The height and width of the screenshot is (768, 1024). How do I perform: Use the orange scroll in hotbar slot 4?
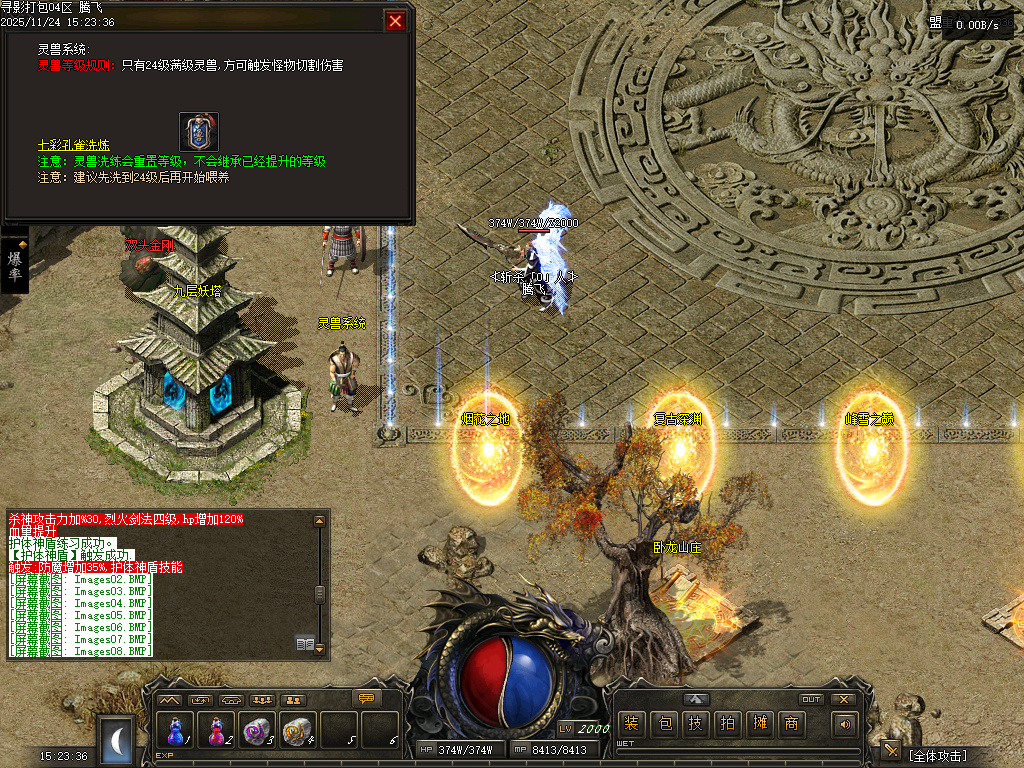[x=298, y=731]
